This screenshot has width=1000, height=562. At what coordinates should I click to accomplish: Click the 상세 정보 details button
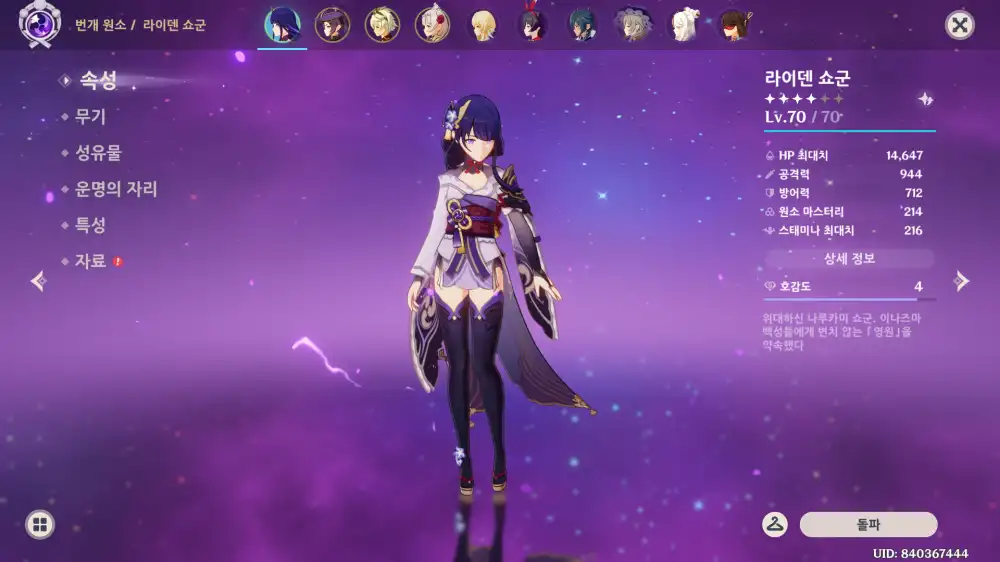(849, 259)
